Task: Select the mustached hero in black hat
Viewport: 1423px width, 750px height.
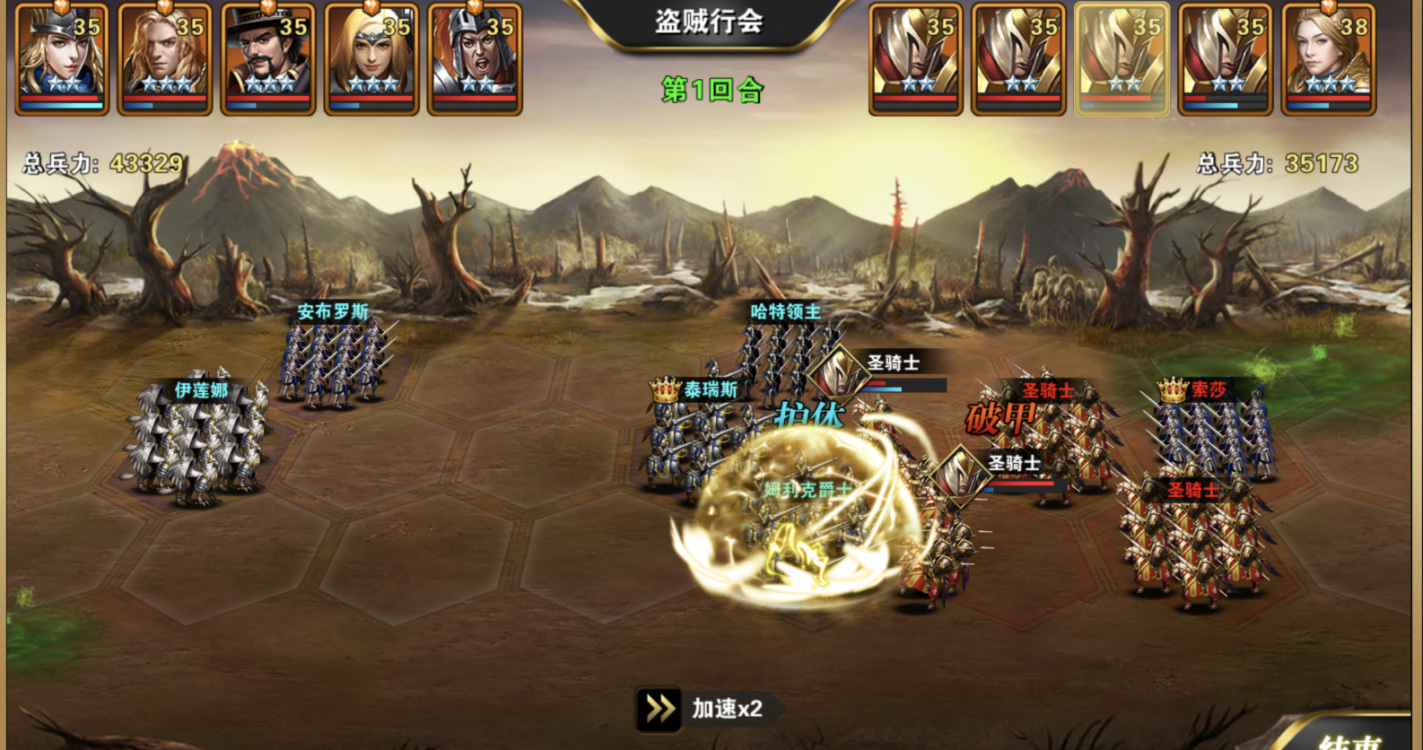Action: 268,58
